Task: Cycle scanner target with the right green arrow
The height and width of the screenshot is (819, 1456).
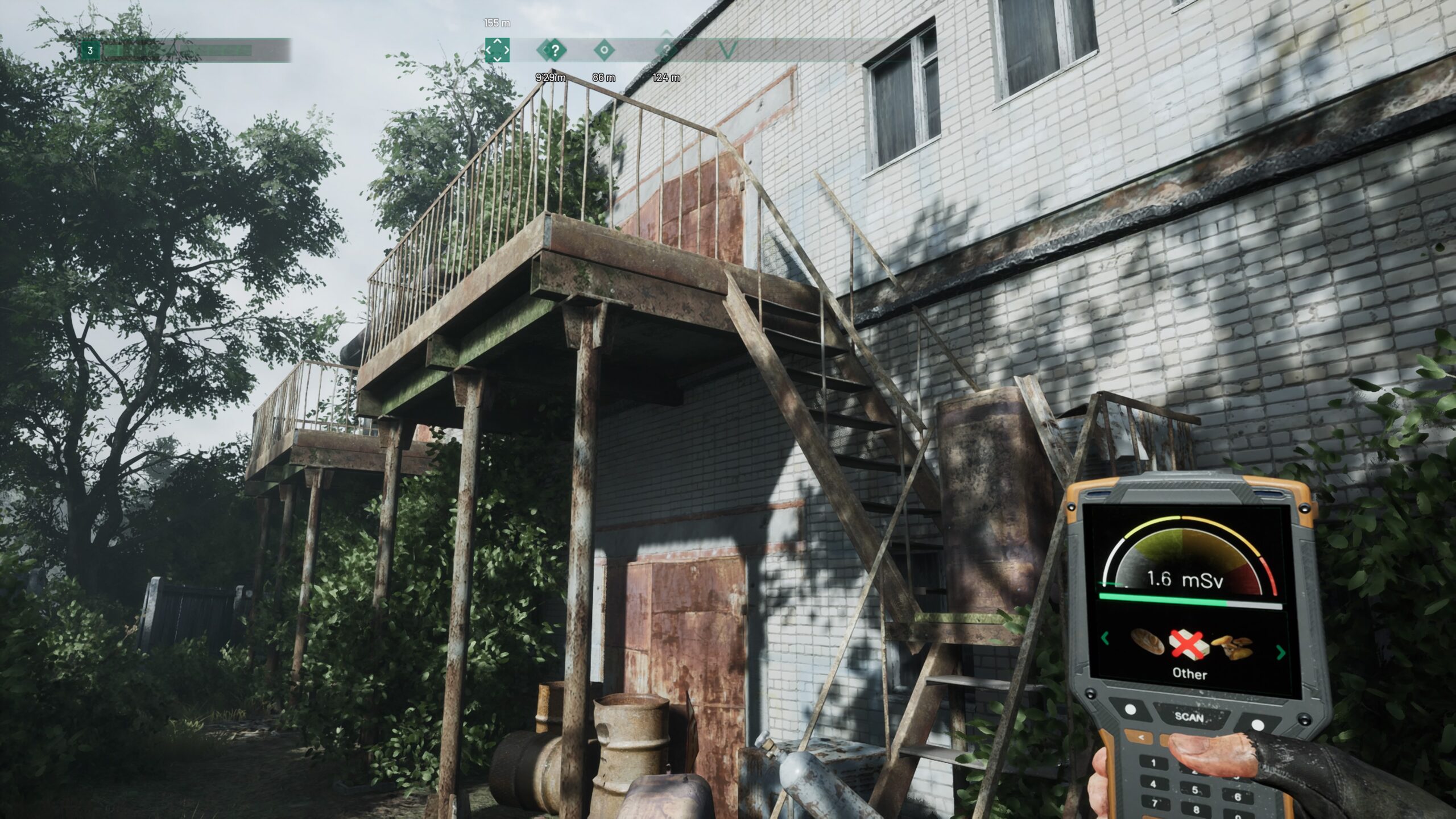Action: [1281, 652]
